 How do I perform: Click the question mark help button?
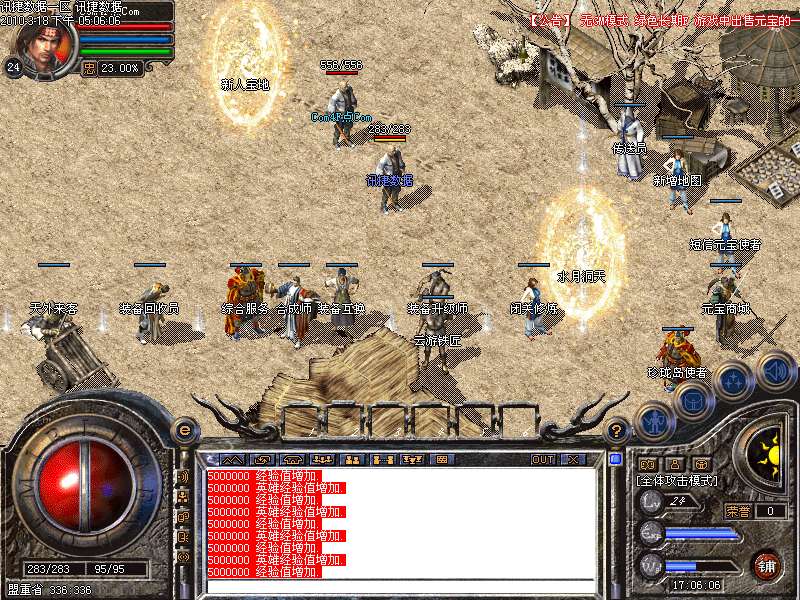[x=618, y=430]
